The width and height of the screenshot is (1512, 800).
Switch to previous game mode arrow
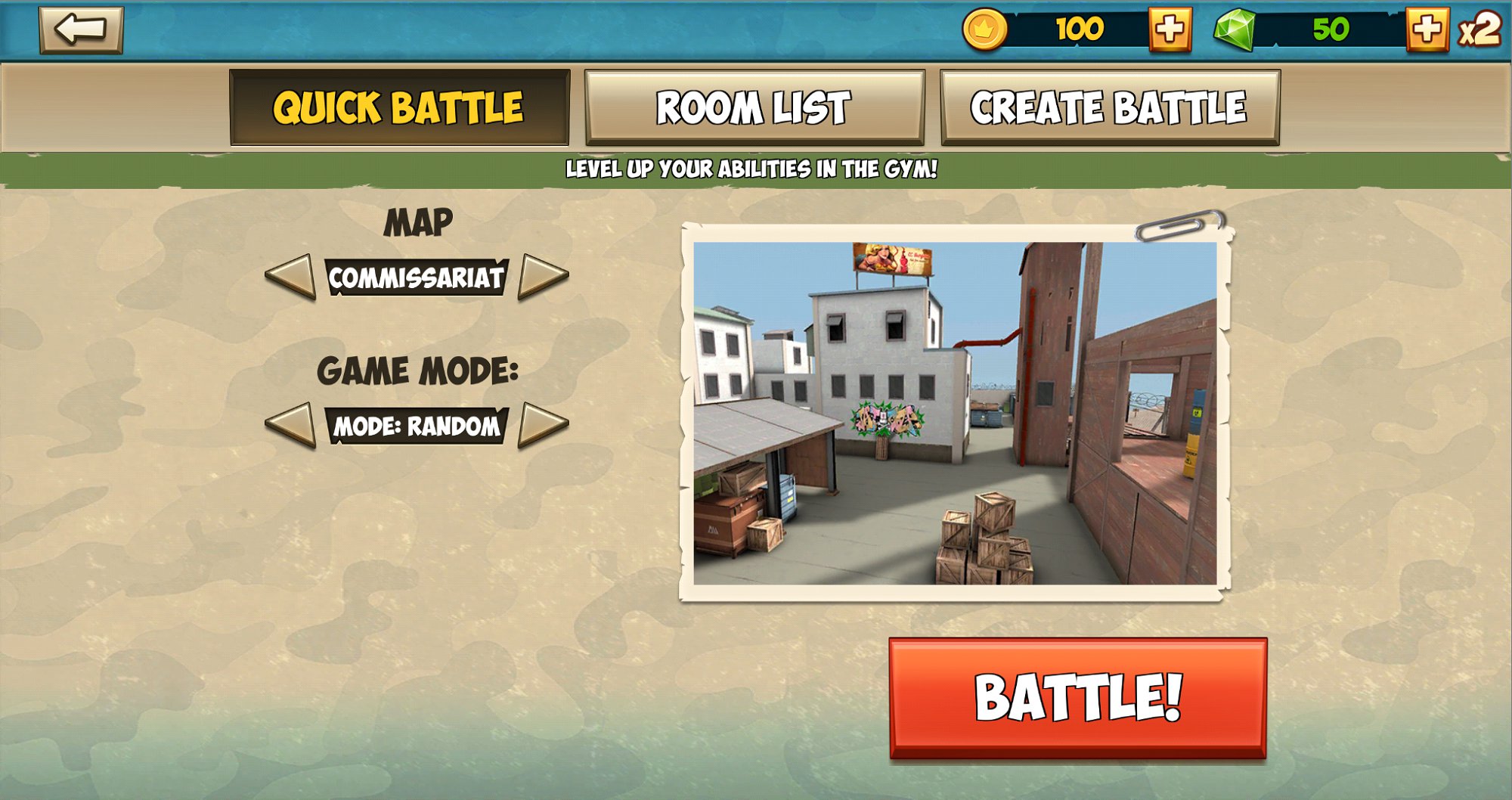(x=291, y=425)
